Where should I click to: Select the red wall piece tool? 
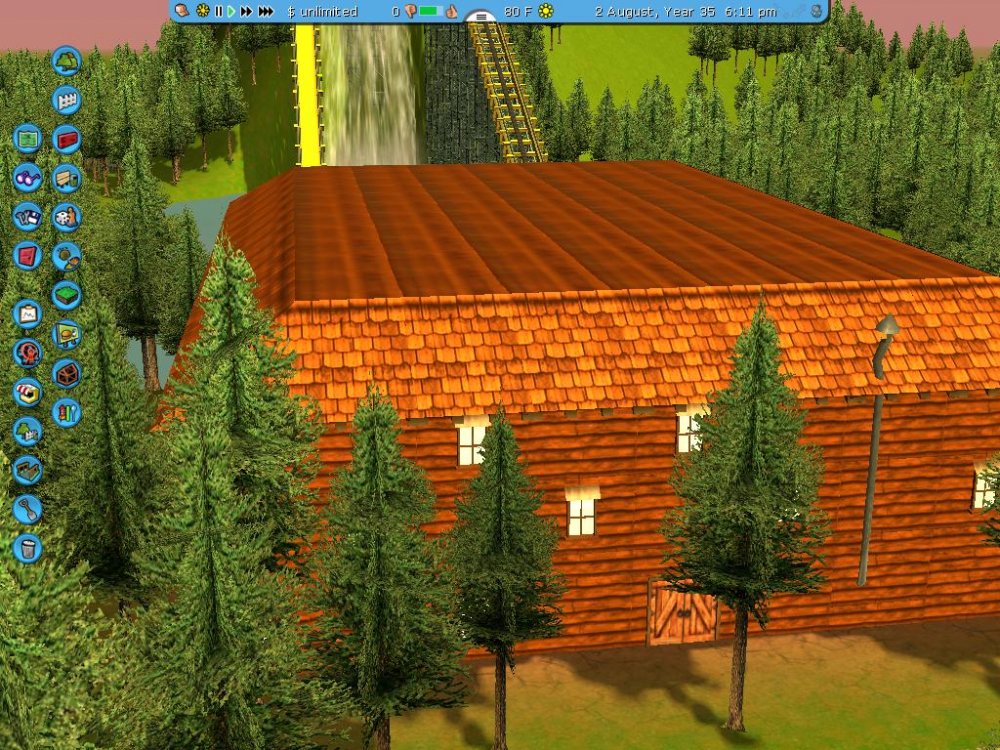click(66, 138)
